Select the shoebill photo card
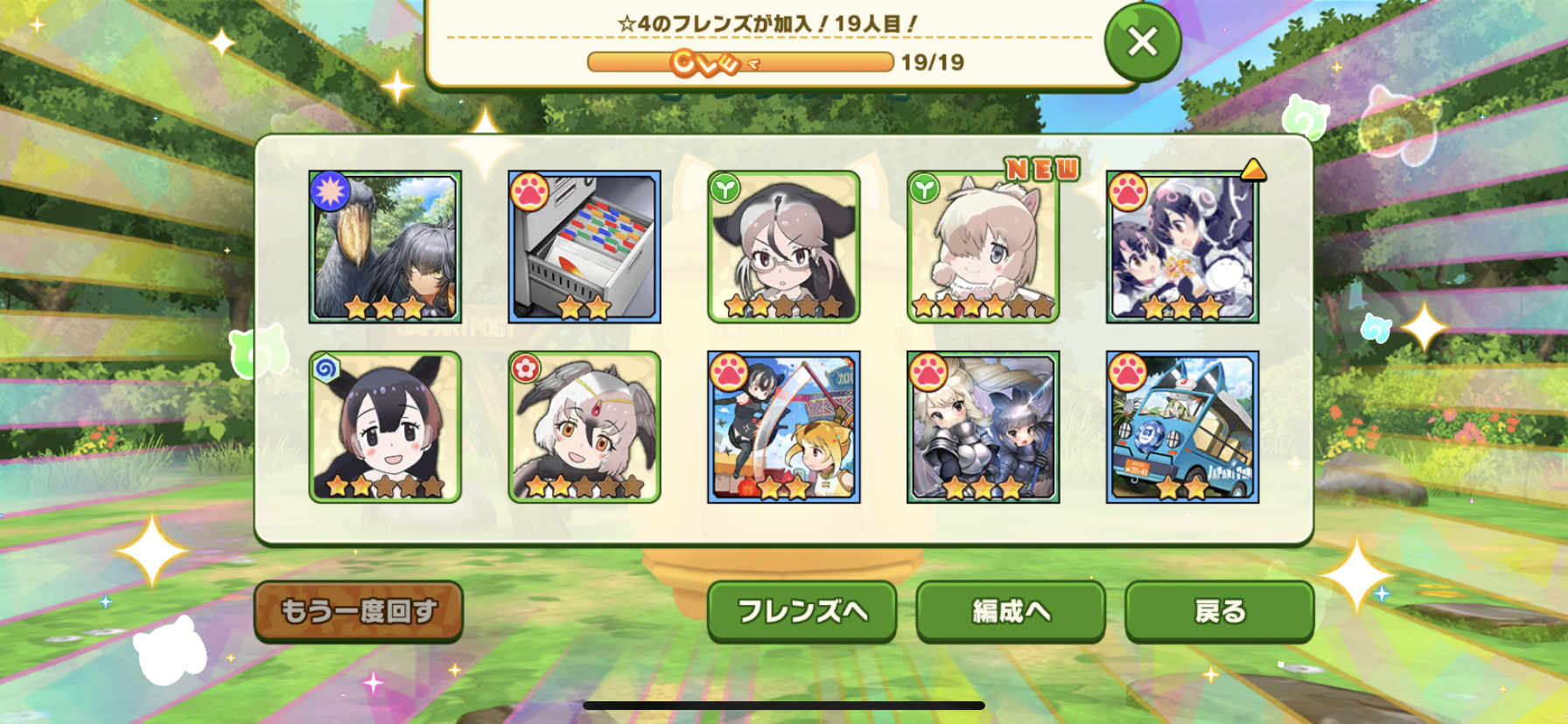This screenshot has width=1568, height=724. point(385,247)
